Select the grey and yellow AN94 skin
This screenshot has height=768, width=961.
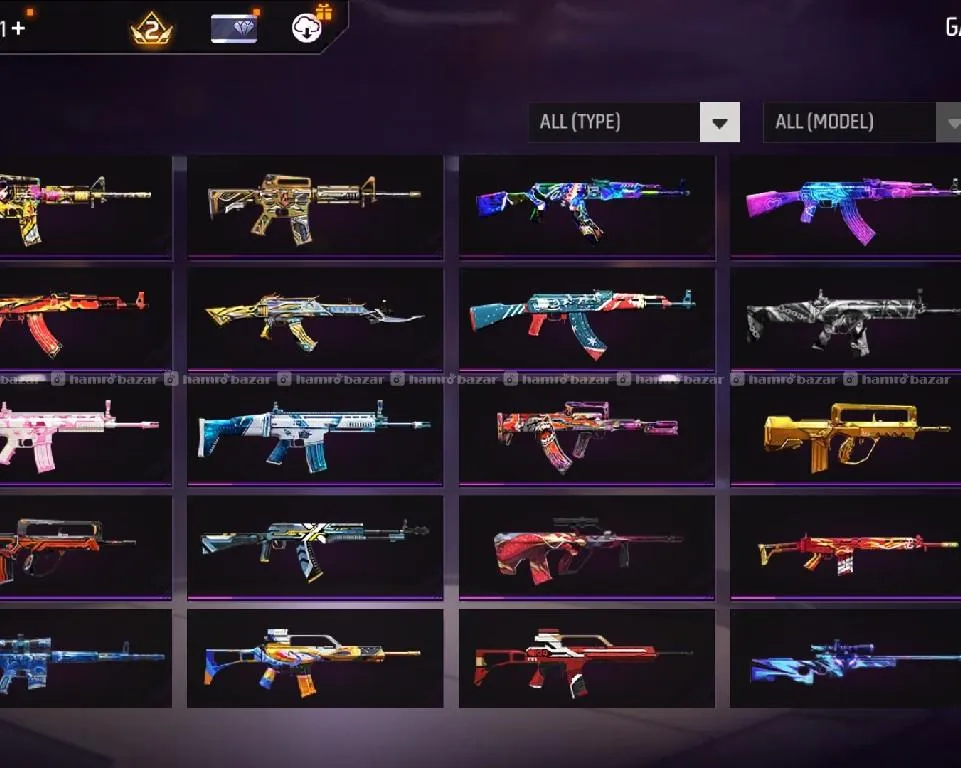[315, 547]
